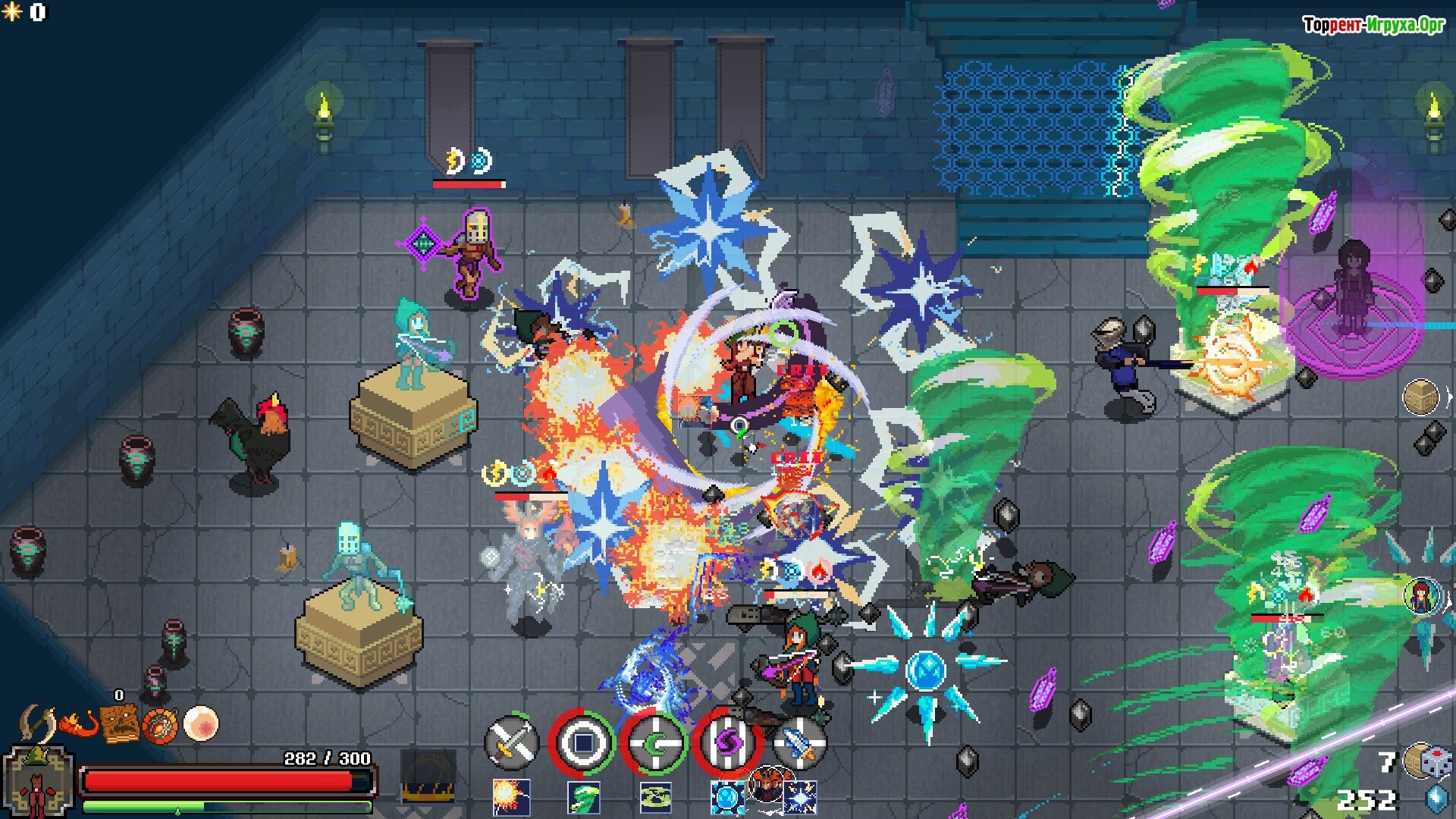This screenshot has height=819, width=1456.
Task: Inspect the double-bladed scythe relic
Action: (37, 723)
